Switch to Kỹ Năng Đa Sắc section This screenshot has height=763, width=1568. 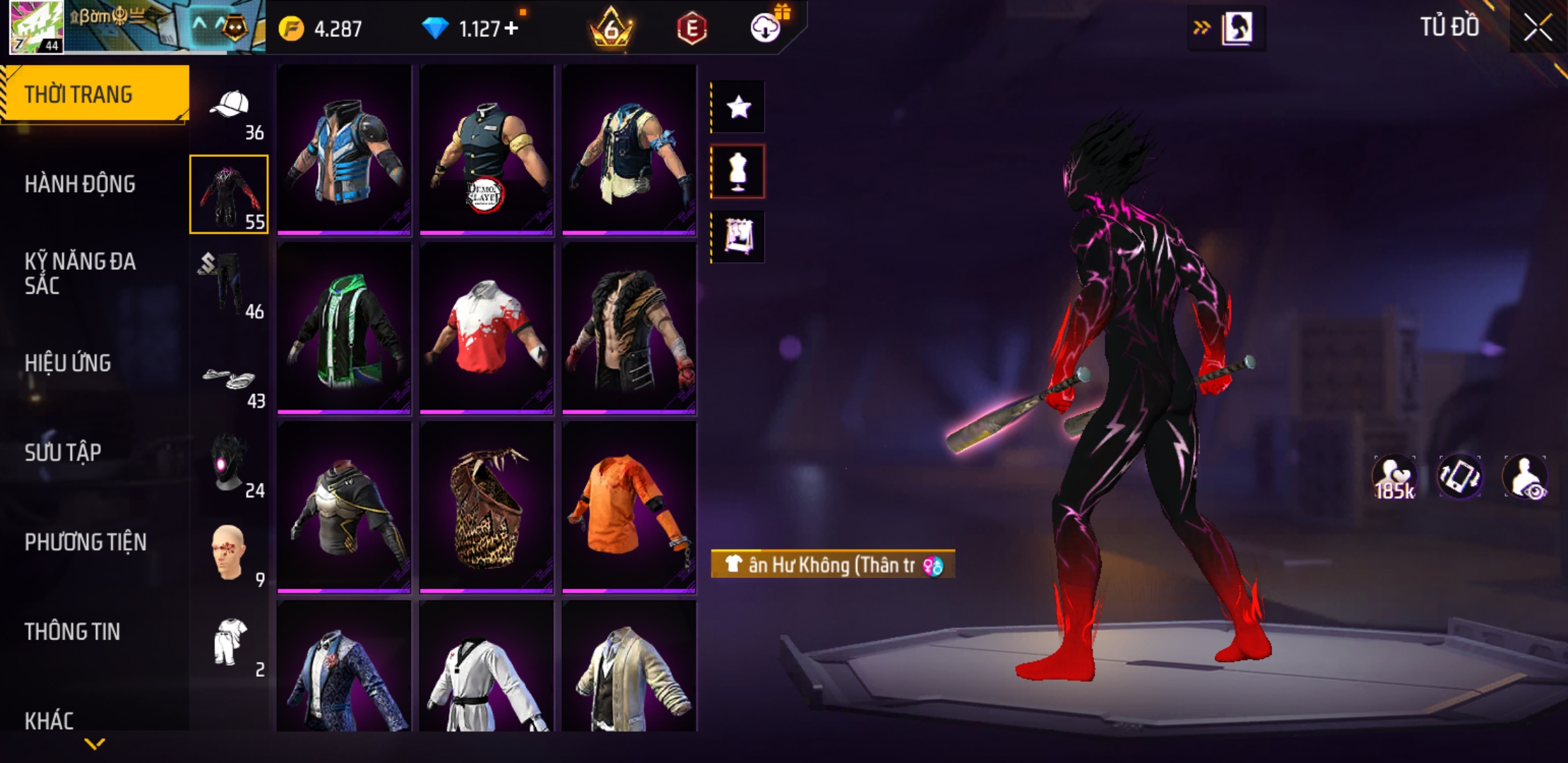80,273
